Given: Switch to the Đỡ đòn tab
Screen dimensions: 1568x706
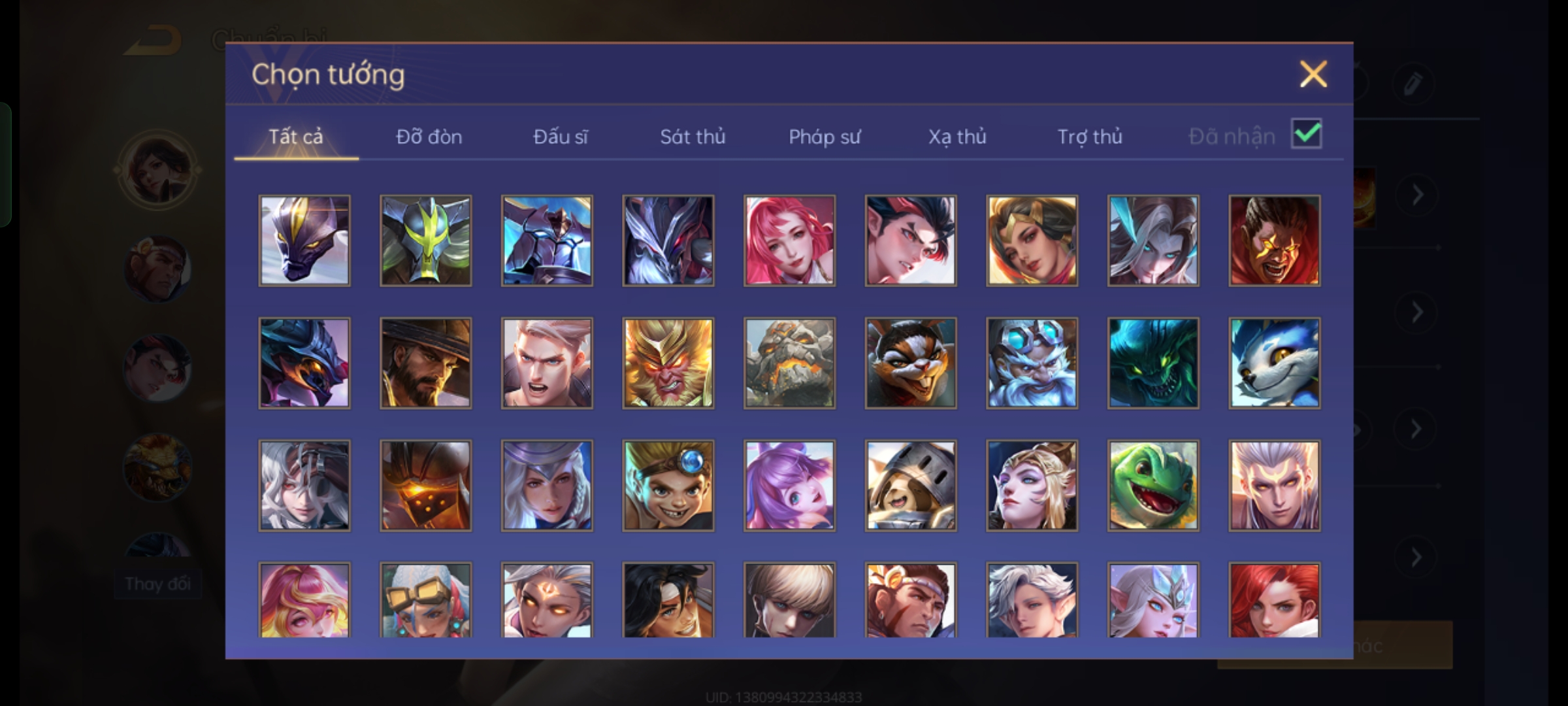Looking at the screenshot, I should (429, 137).
